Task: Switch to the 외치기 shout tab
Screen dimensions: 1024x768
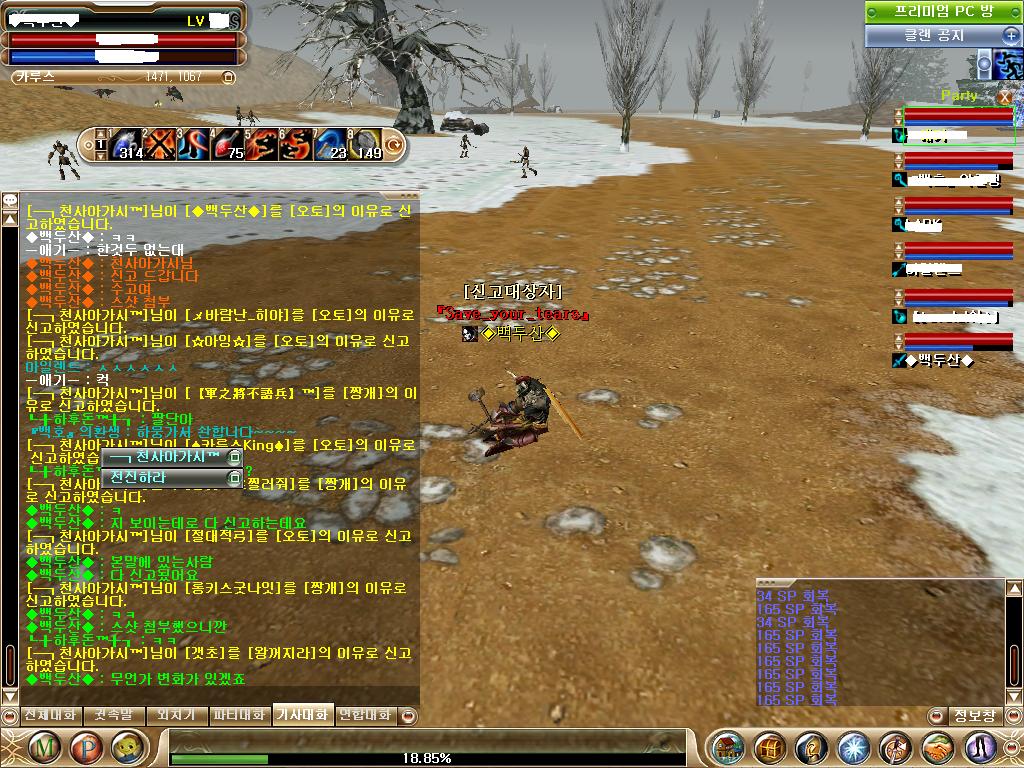Action: (x=175, y=716)
